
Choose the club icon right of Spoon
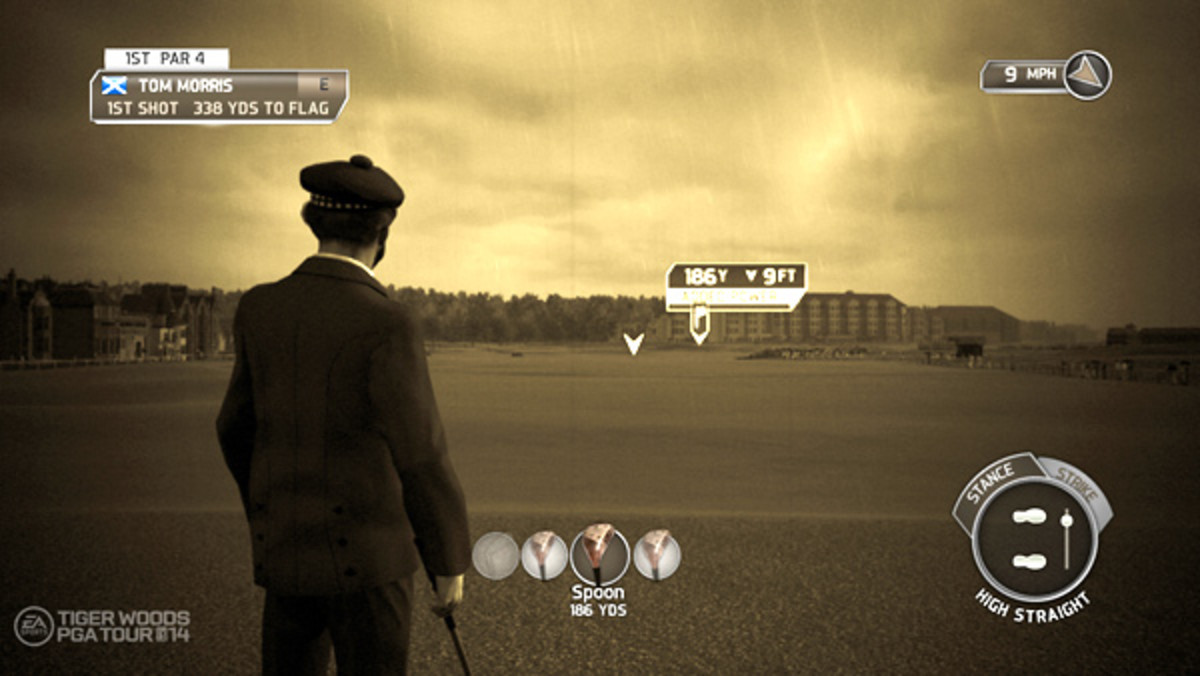[x=657, y=555]
